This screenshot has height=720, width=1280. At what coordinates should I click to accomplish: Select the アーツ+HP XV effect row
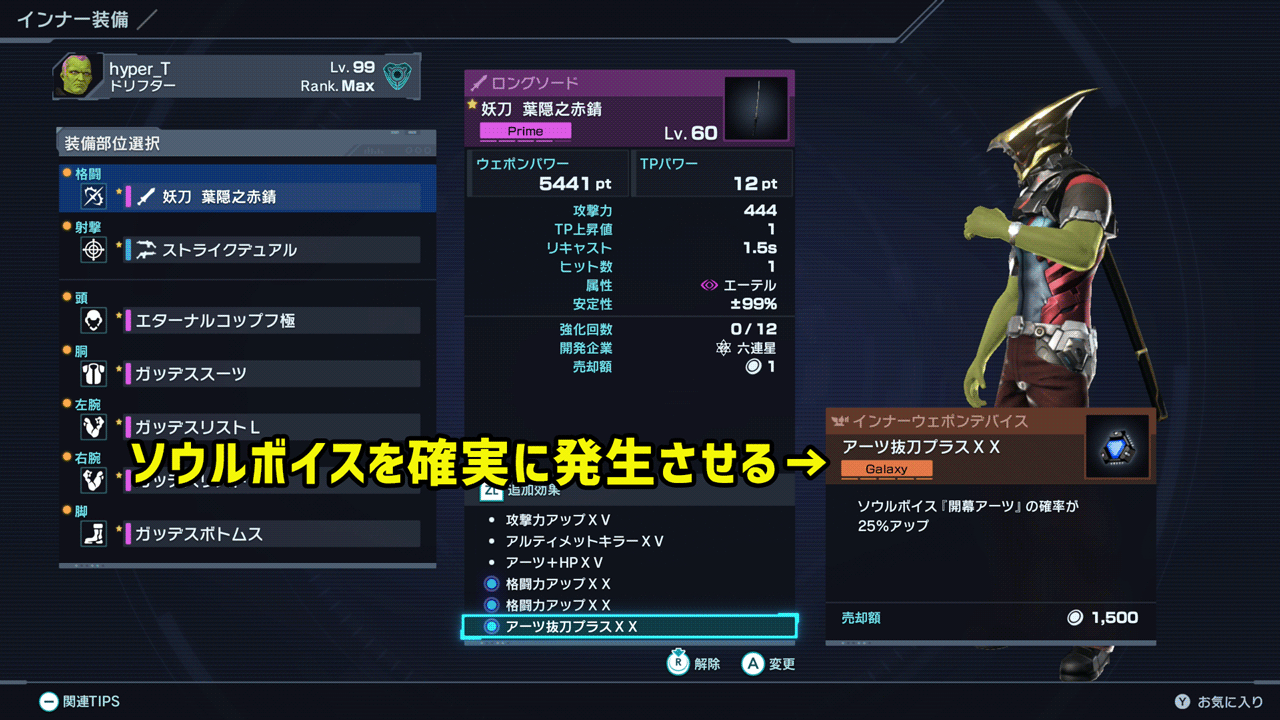(554, 562)
